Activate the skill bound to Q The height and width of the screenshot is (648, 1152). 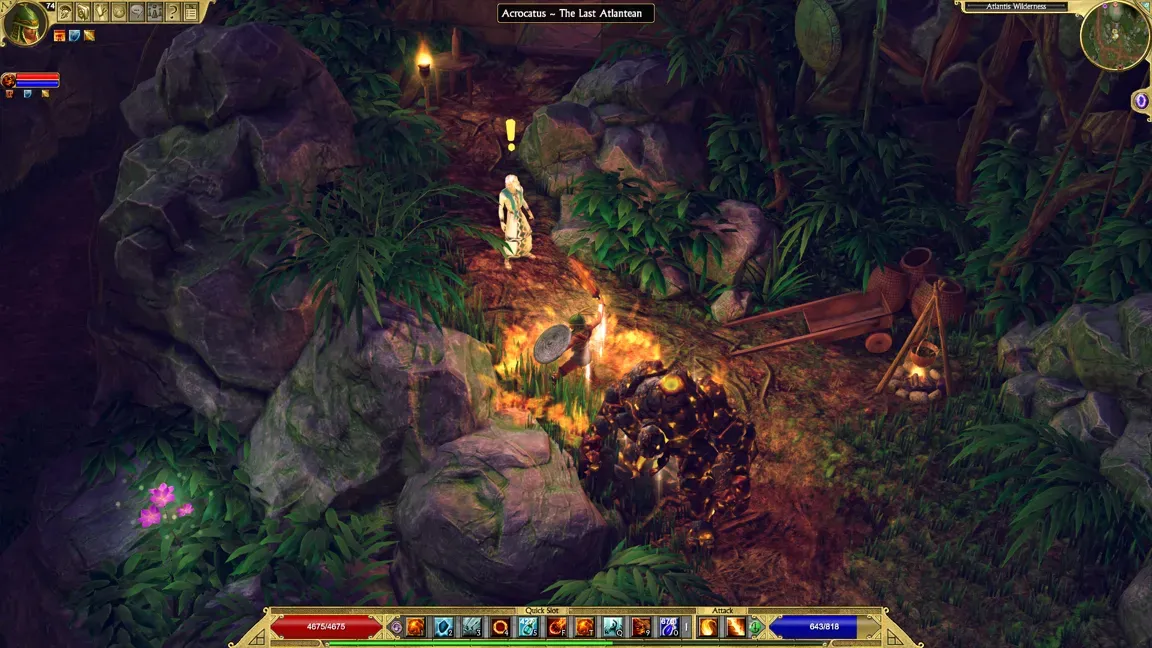[613, 627]
